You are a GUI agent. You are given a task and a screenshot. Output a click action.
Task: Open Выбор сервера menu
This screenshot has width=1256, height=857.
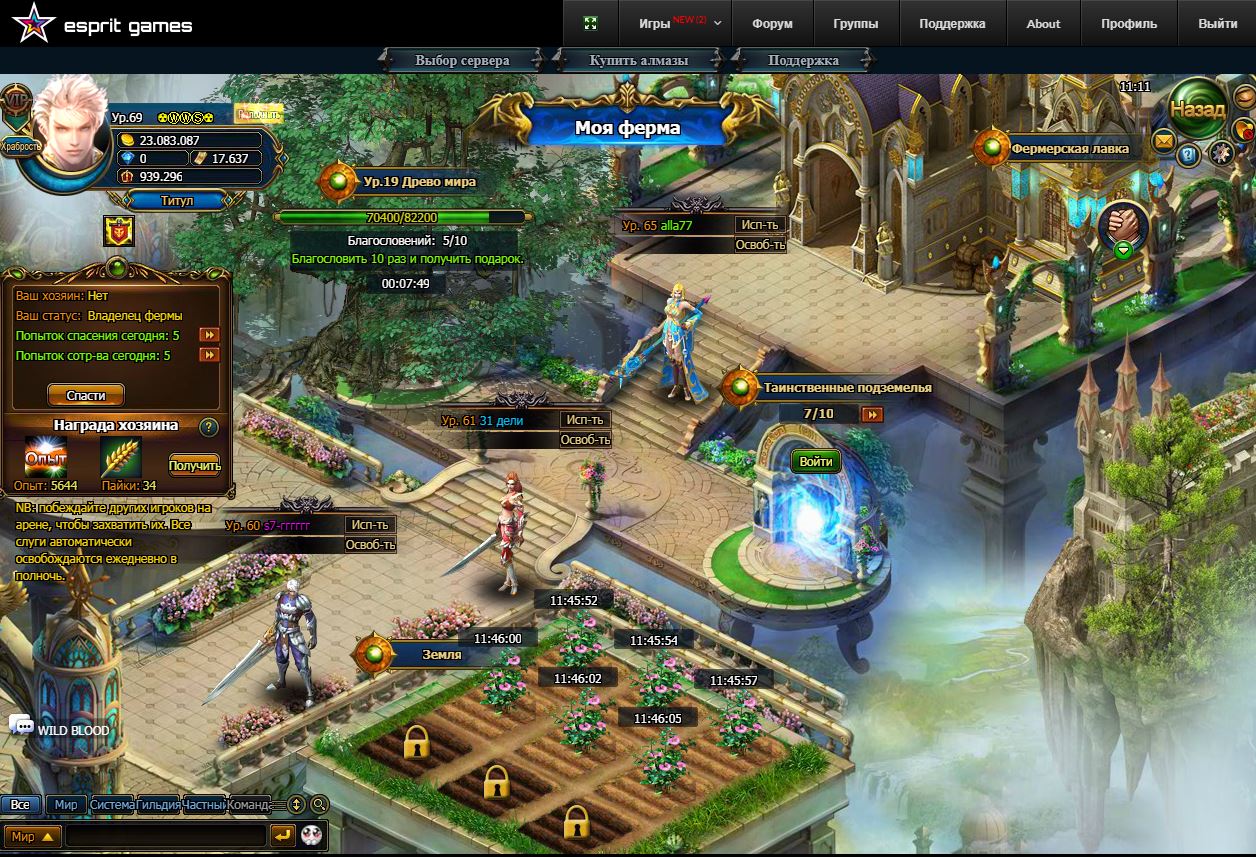(x=462, y=60)
